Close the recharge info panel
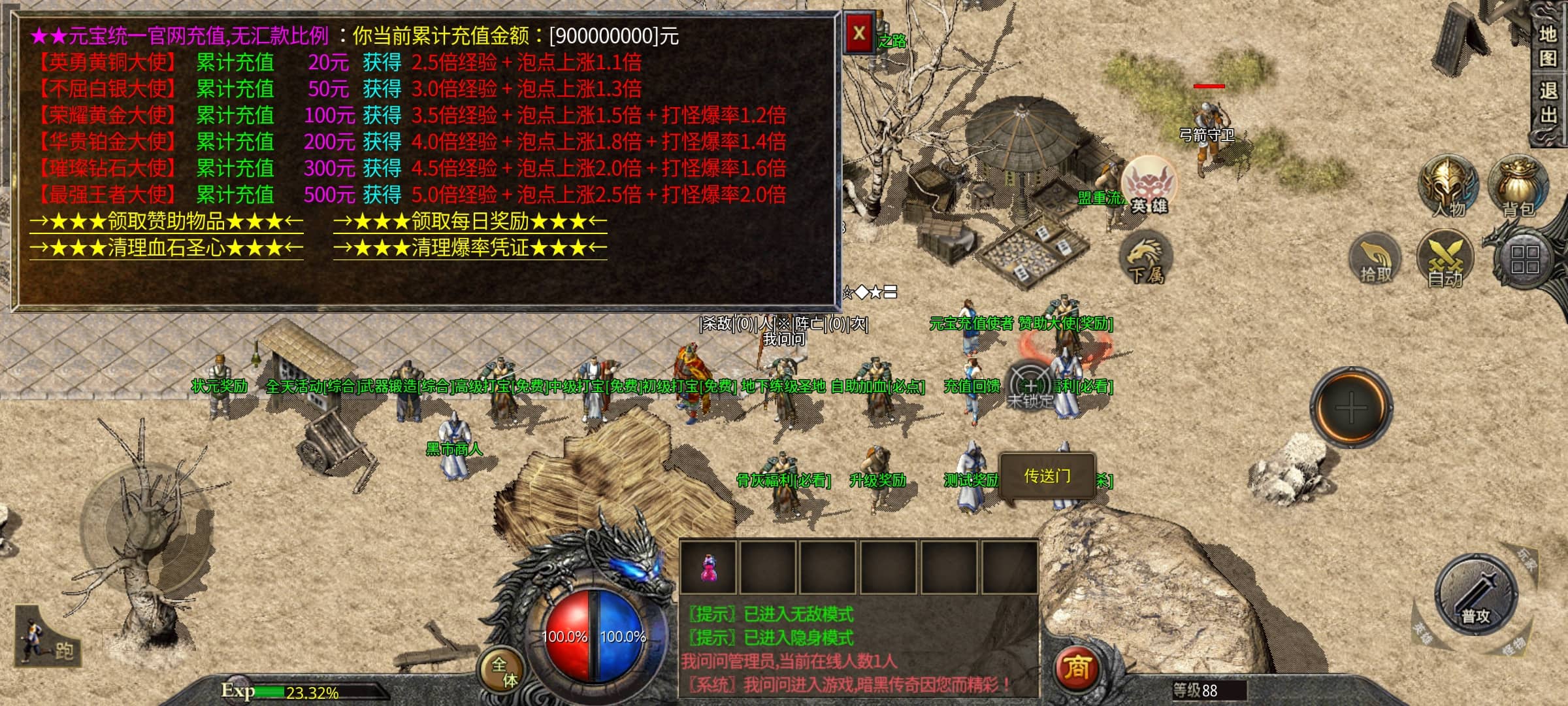Image resolution: width=1568 pixels, height=706 pixels. (x=859, y=34)
